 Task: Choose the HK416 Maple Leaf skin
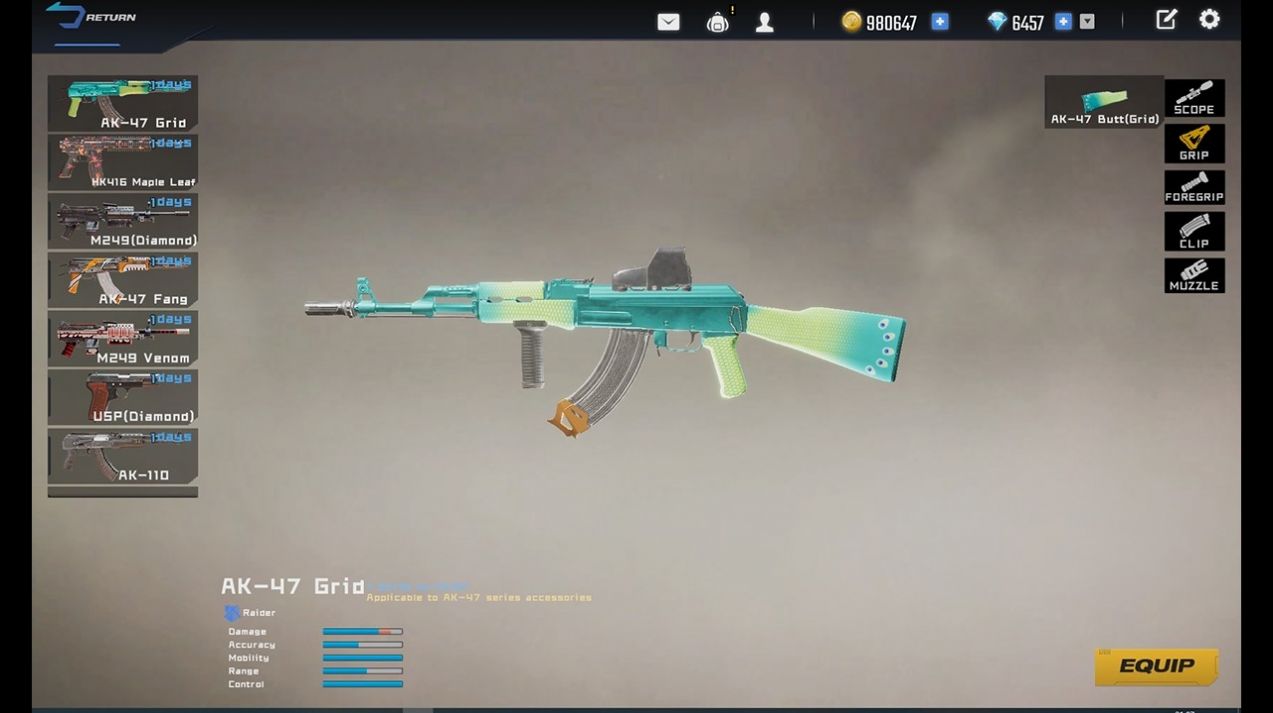pyautogui.click(x=122, y=162)
